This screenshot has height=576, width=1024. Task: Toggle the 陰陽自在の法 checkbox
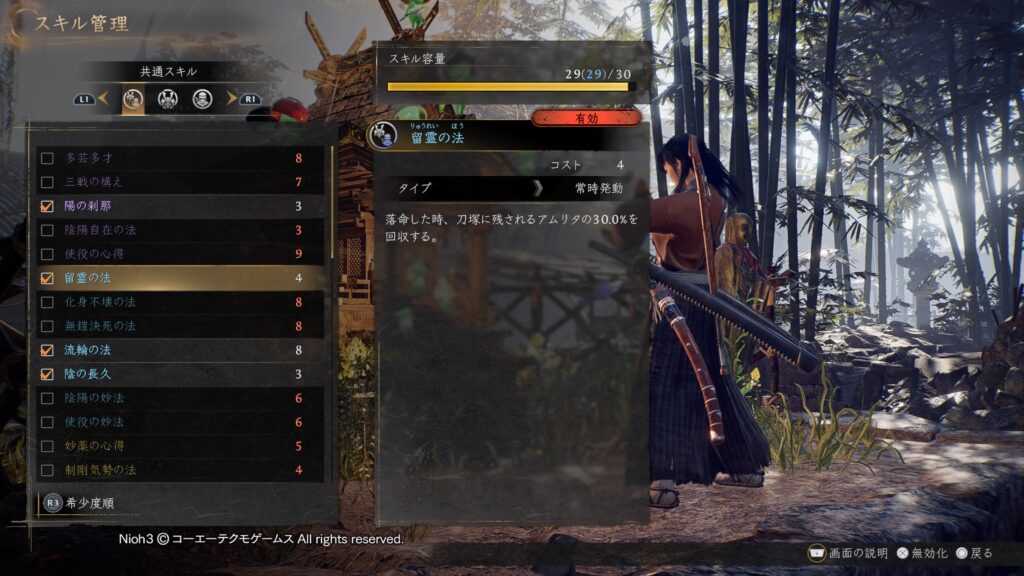47,230
